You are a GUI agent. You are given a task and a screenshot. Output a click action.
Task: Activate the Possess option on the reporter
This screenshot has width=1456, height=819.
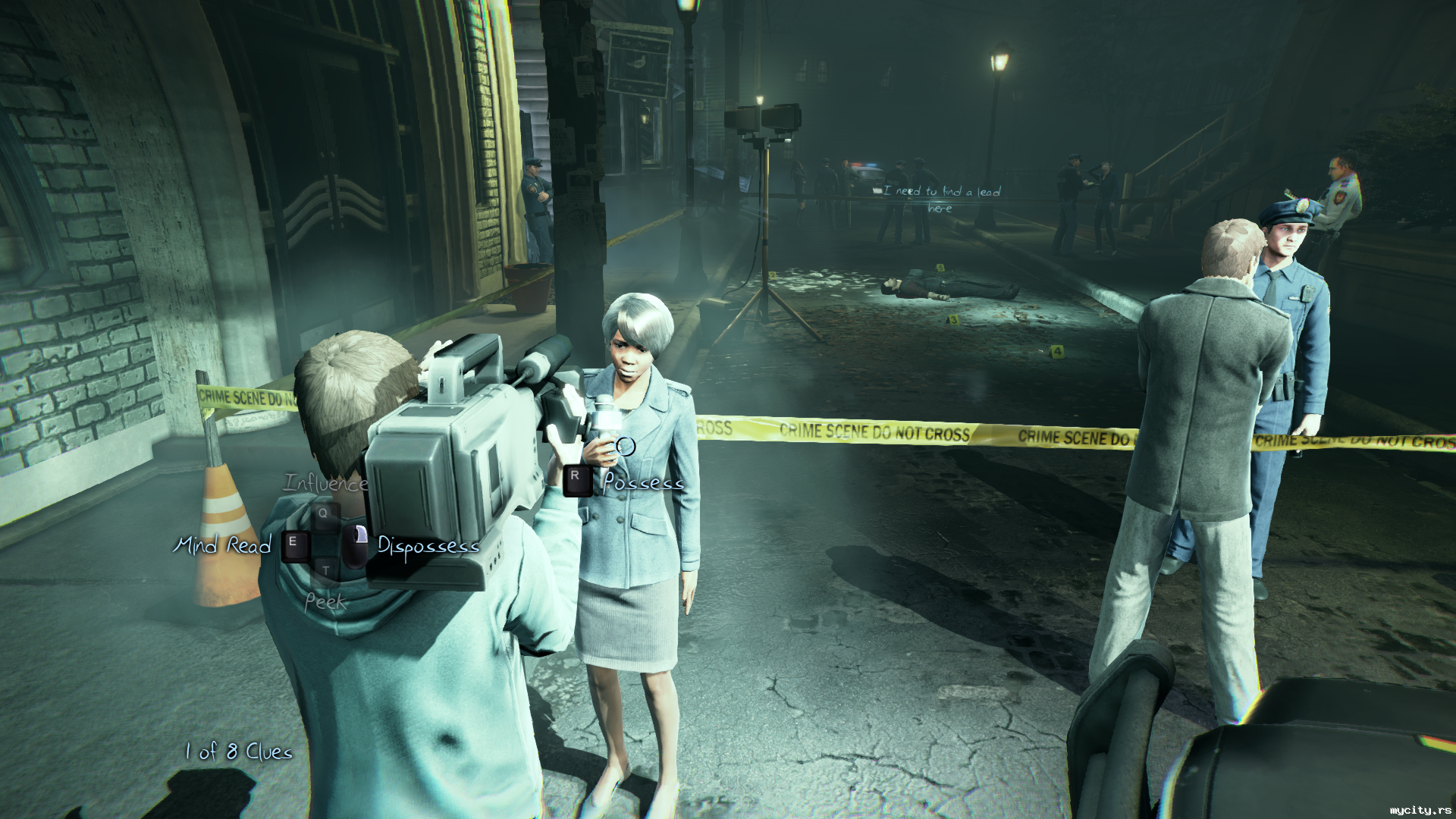click(x=643, y=482)
